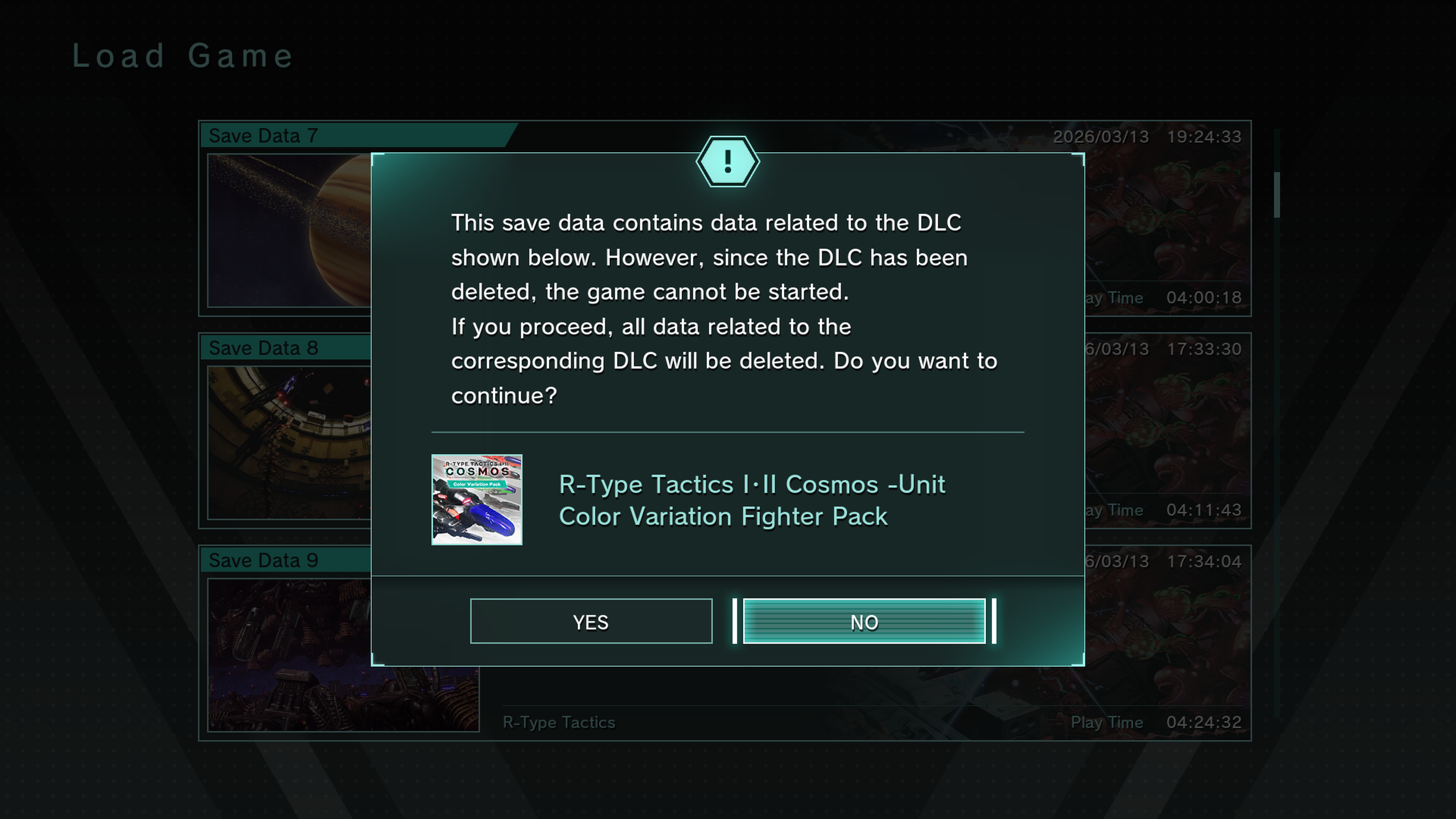Open the R-Type Tactics Cosmos DLC pack thumbnail
This screenshot has width=1456, height=819.
pos(477,501)
